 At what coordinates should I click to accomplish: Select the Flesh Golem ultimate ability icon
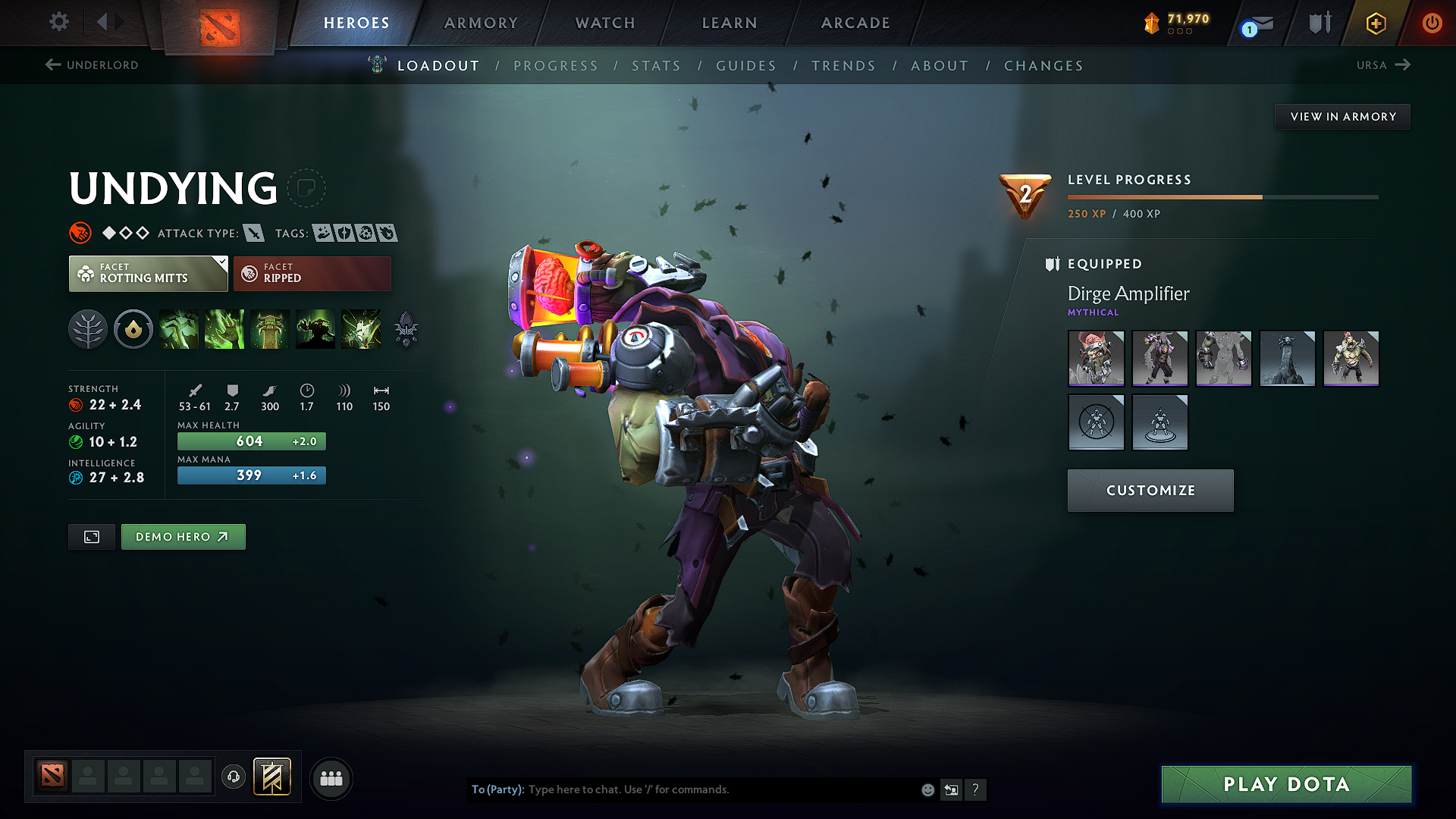click(315, 328)
